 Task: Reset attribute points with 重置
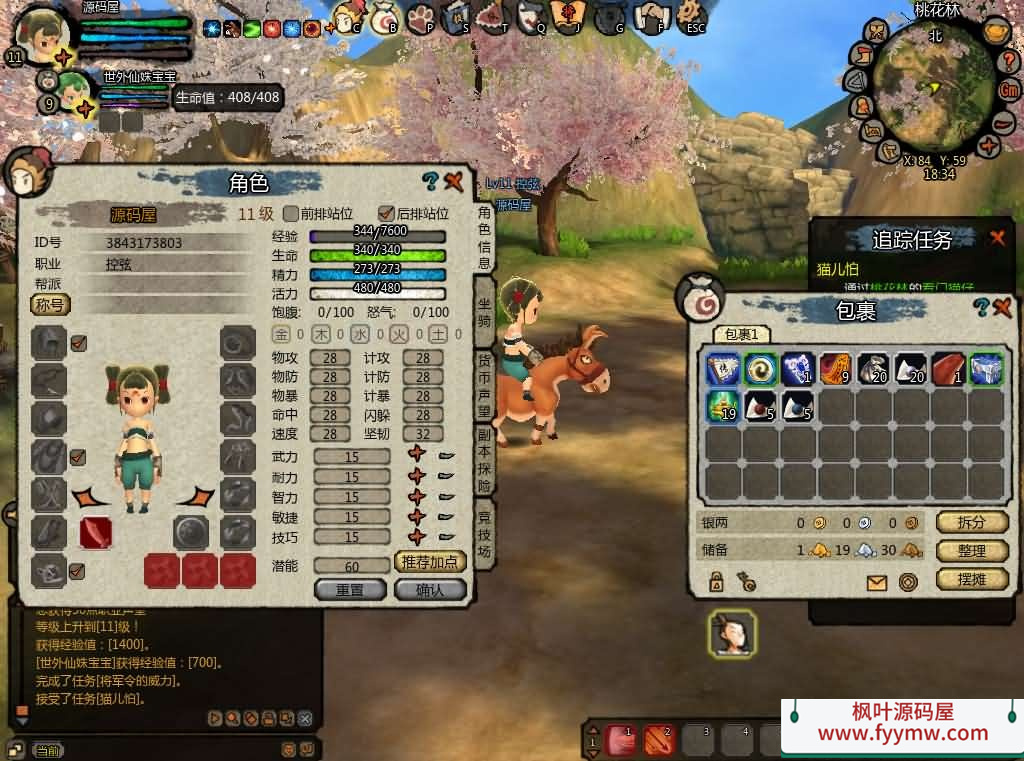tap(350, 589)
